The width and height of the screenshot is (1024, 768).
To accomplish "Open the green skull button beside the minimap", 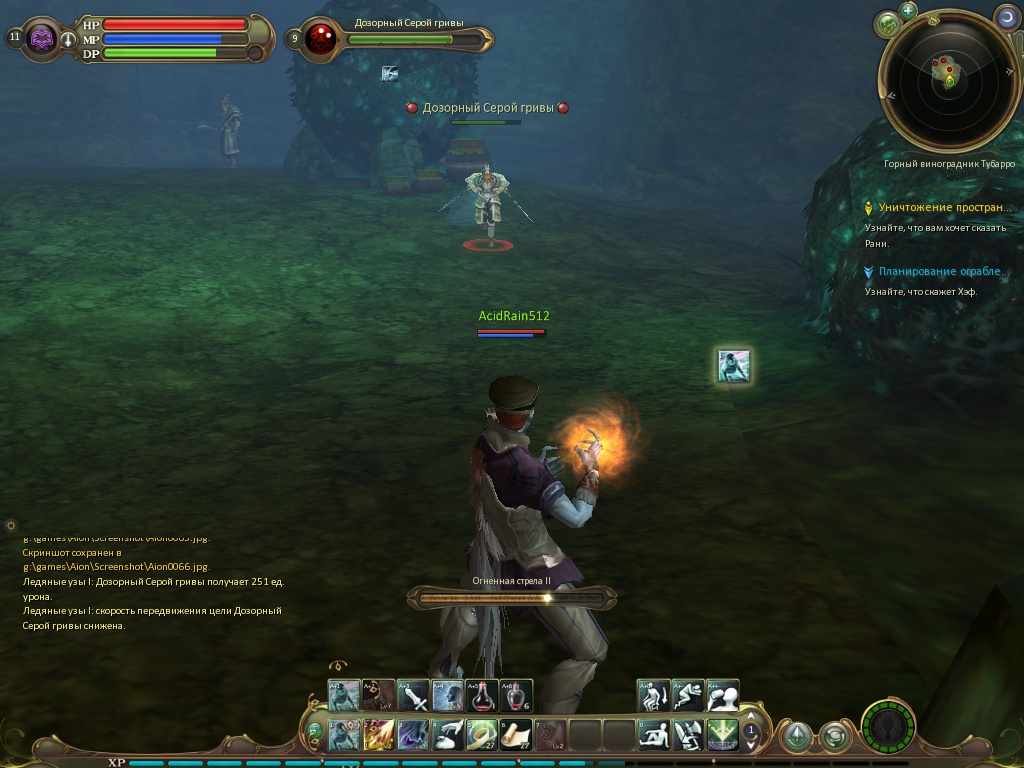I will pos(886,22).
